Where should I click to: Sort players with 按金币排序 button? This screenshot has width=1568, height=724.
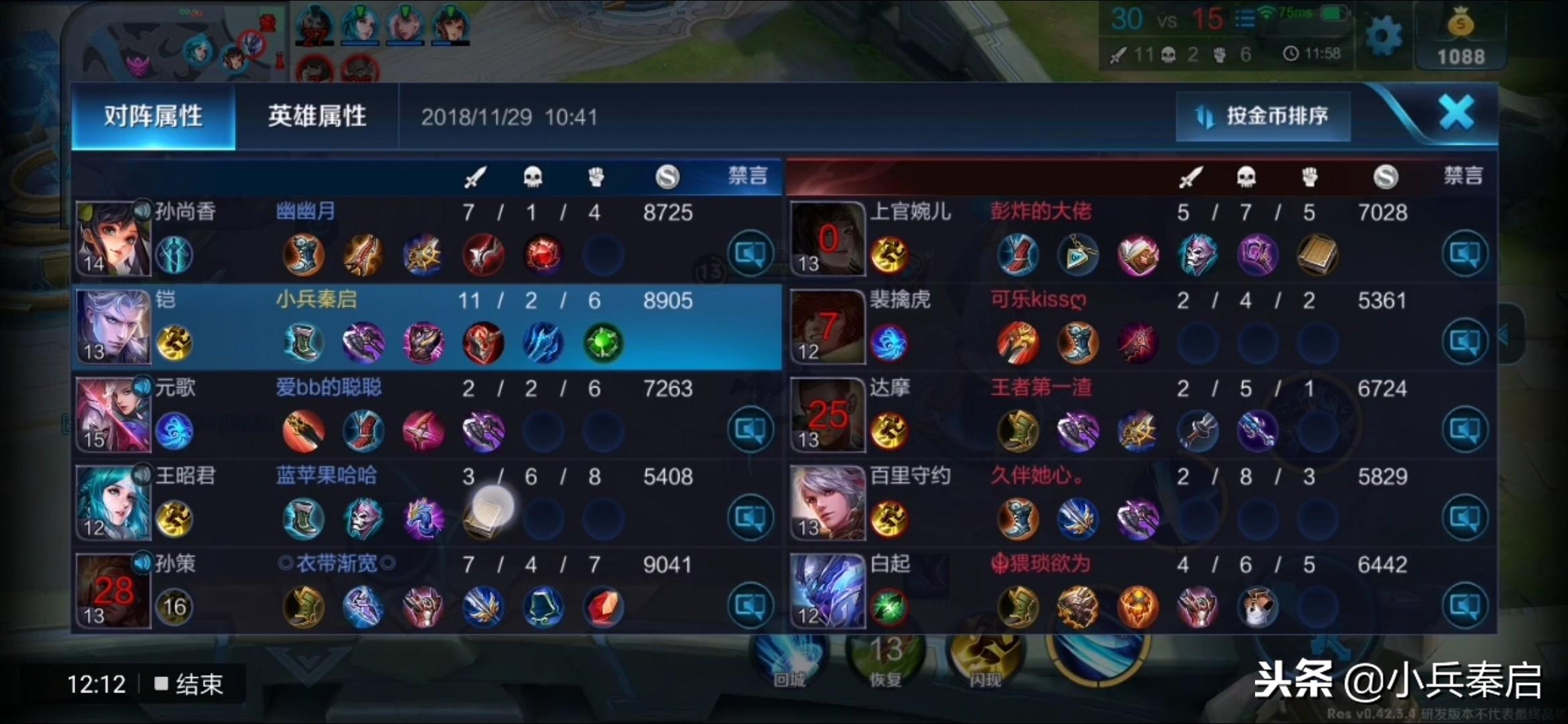tap(1263, 117)
